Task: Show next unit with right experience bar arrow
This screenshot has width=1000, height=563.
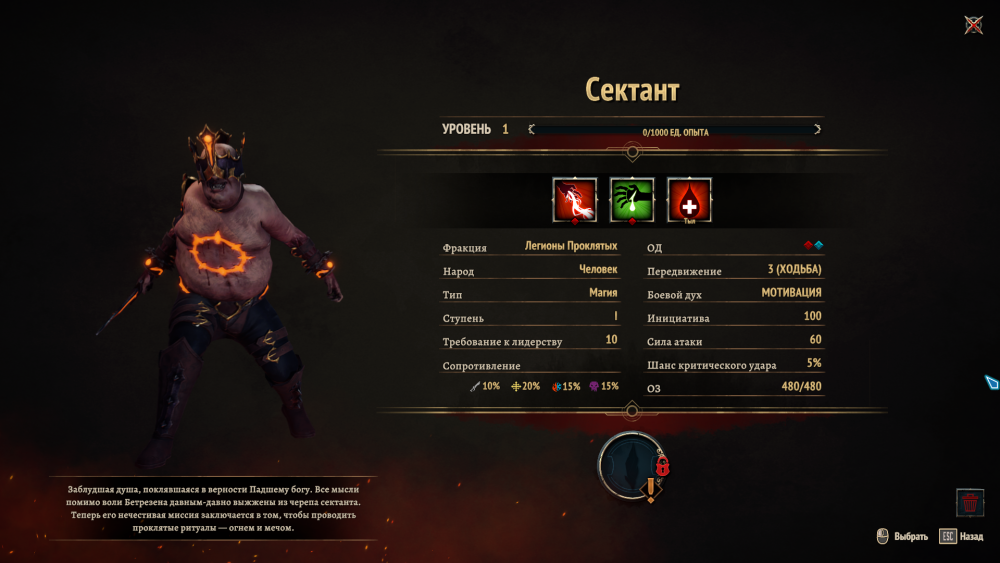Action: point(817,129)
